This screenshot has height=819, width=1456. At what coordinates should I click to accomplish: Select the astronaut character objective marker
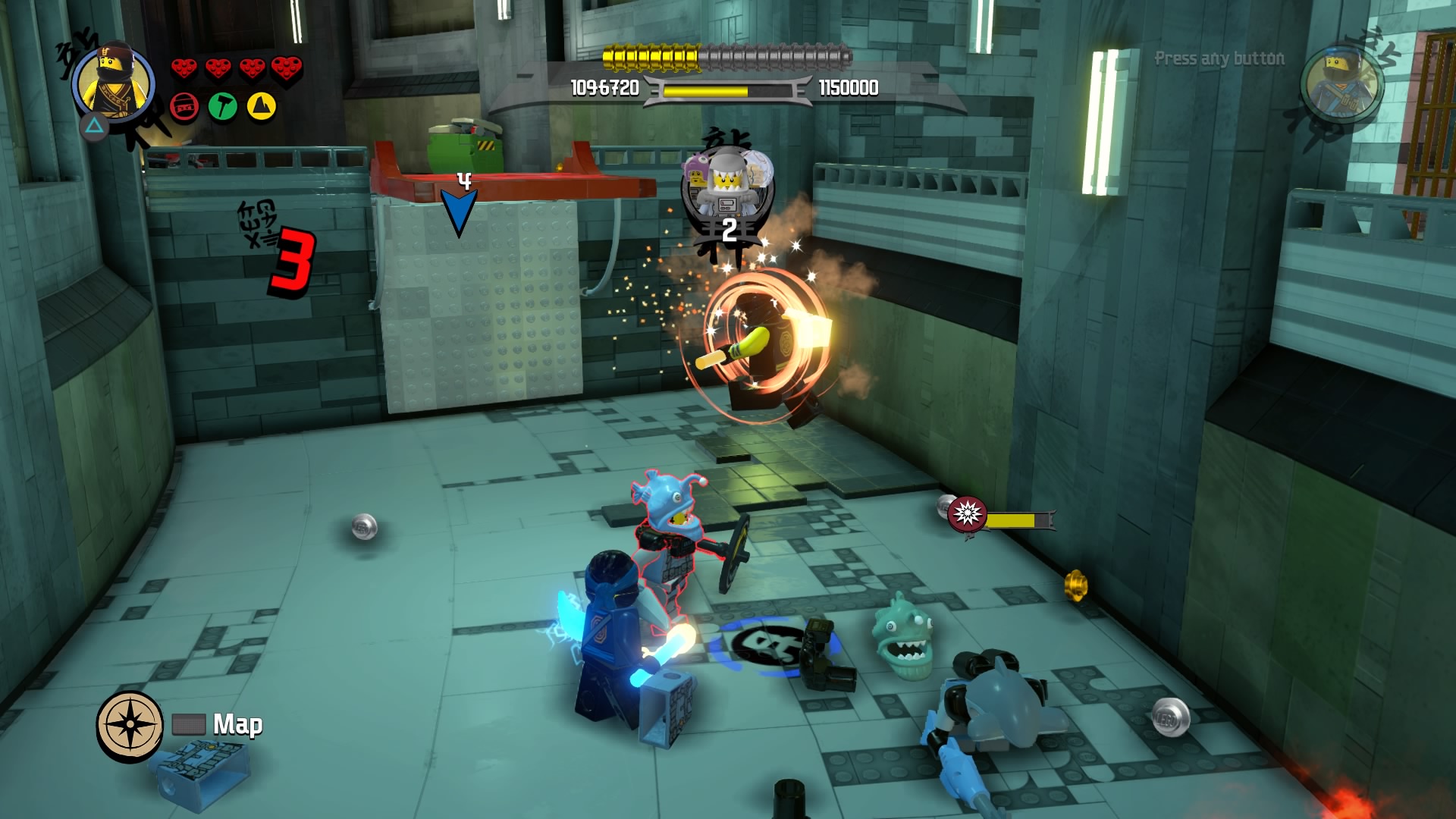tap(728, 190)
